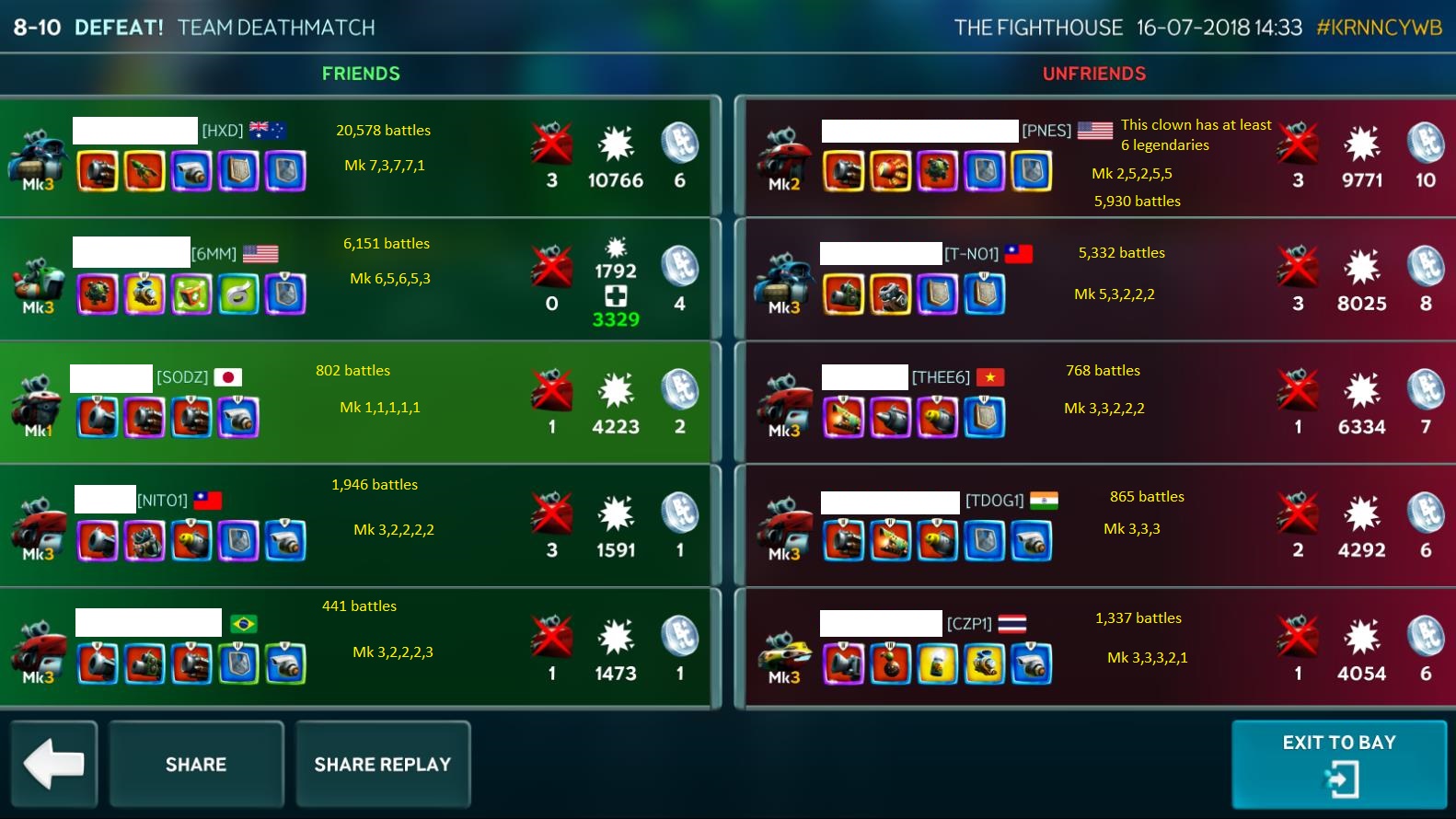
Task: Go back with the white arrow button
Action: coord(53,764)
